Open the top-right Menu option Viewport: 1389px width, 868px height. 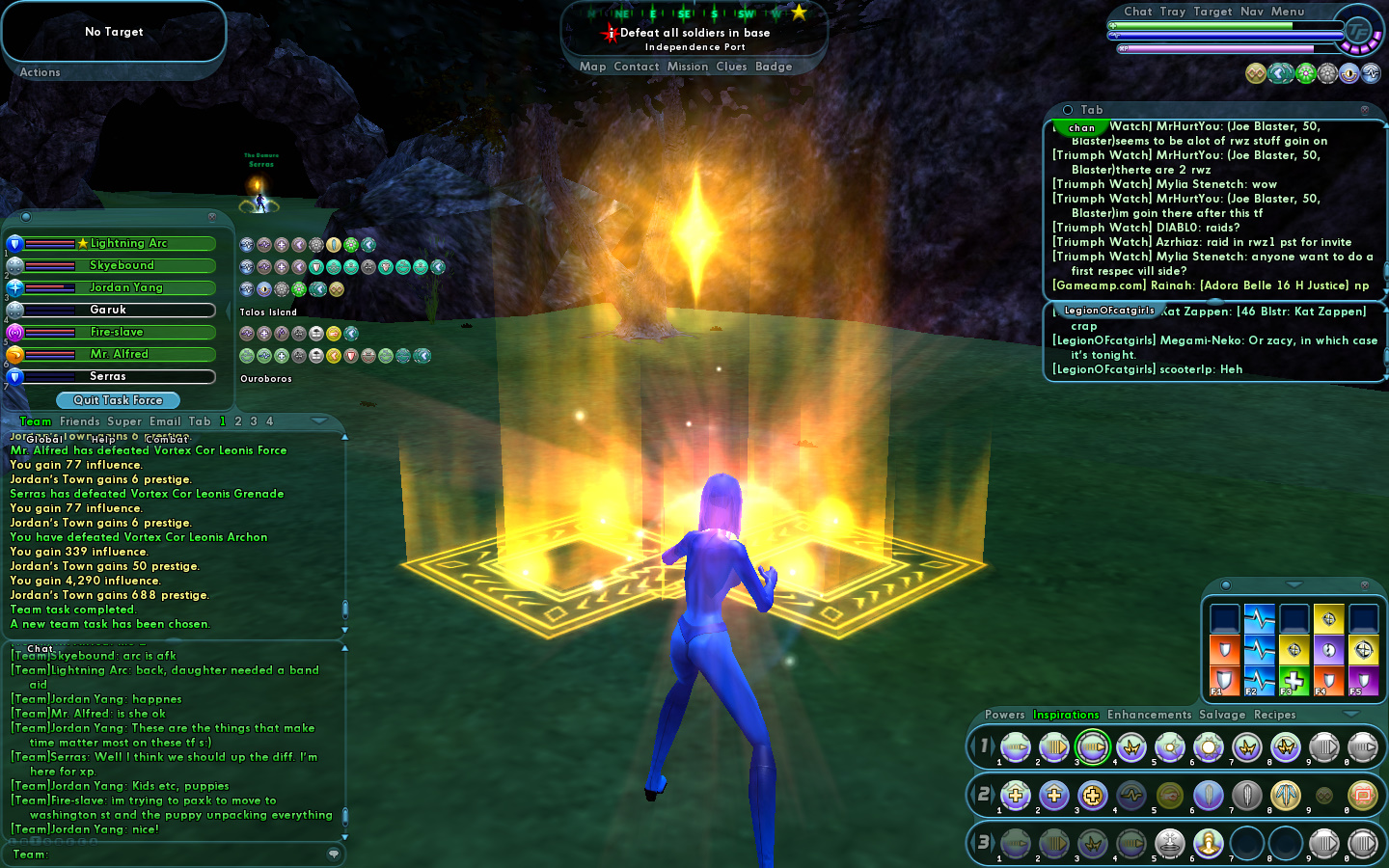[x=1287, y=12]
